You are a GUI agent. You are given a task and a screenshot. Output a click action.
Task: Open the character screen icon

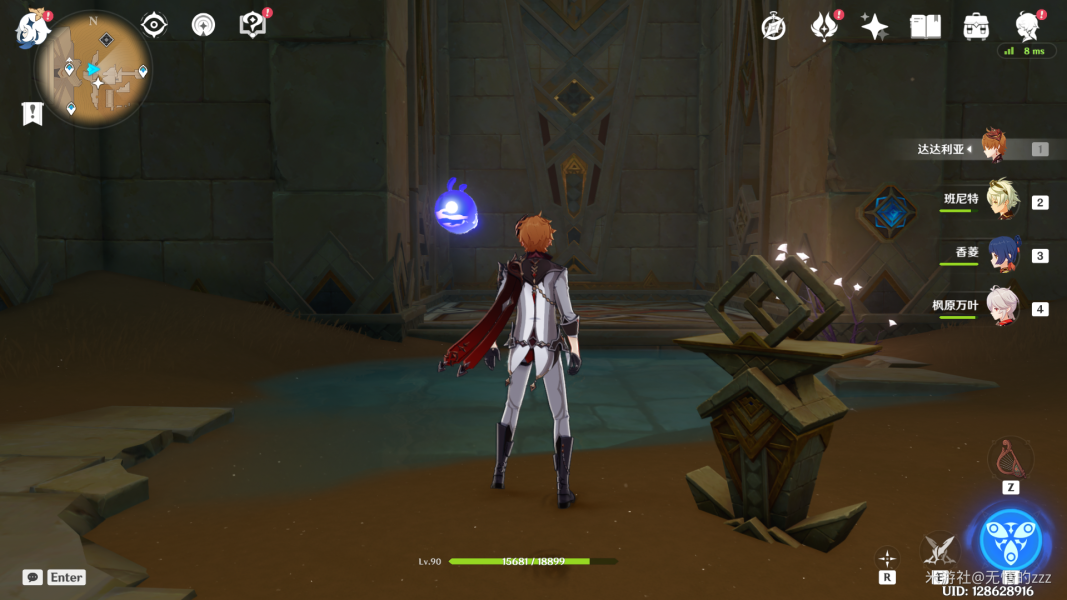1027,27
